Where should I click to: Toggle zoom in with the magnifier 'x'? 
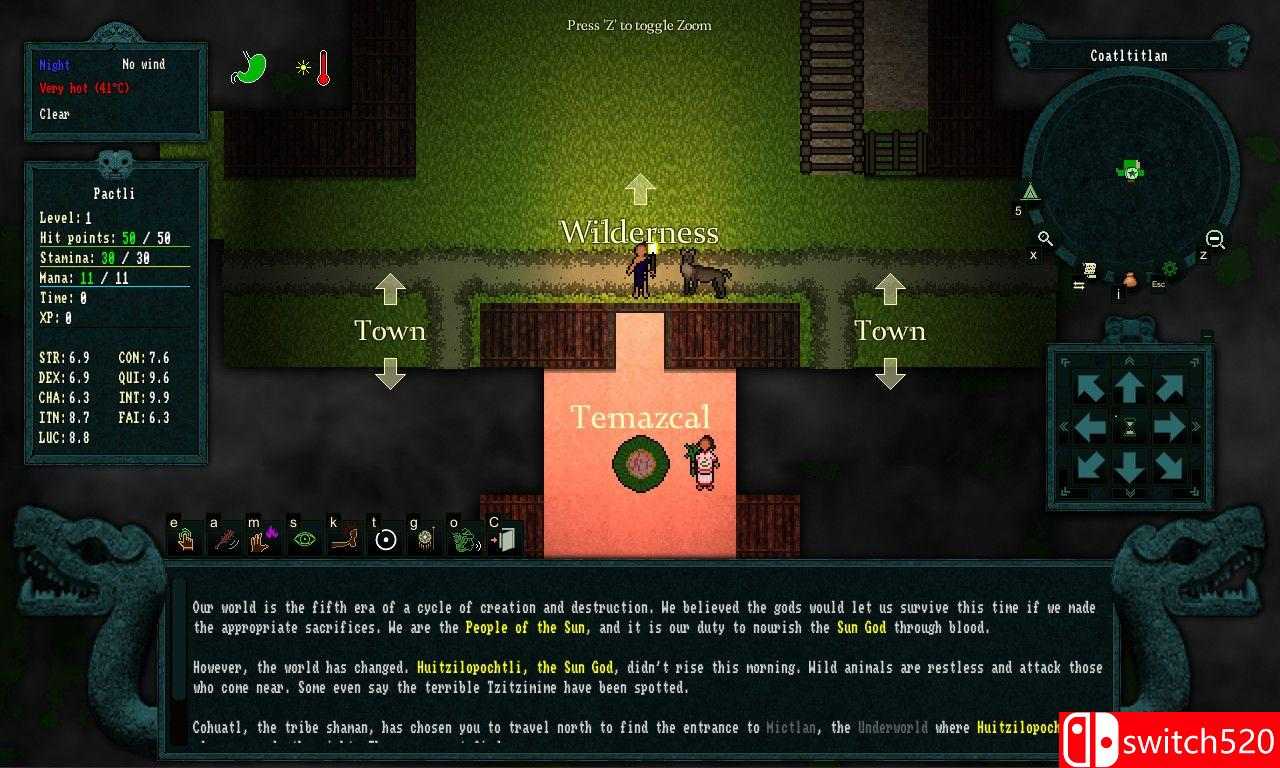(x=1044, y=239)
